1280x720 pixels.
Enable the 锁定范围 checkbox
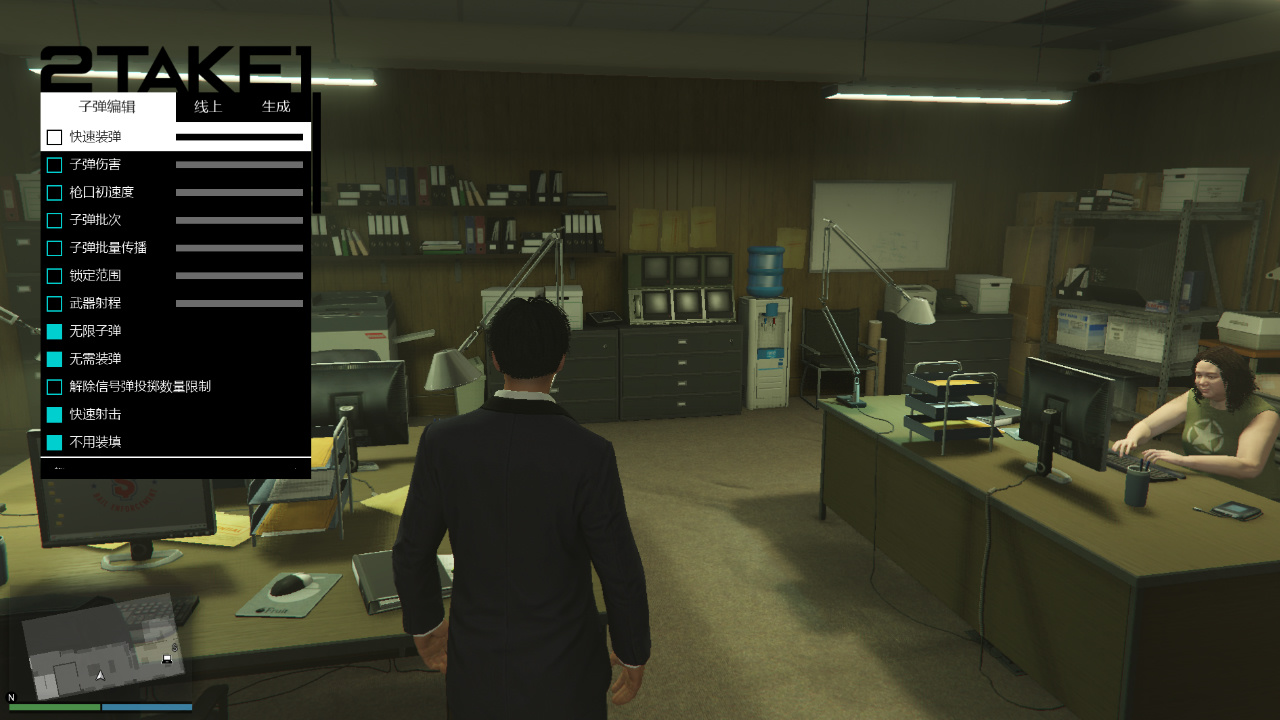pyautogui.click(x=55, y=276)
